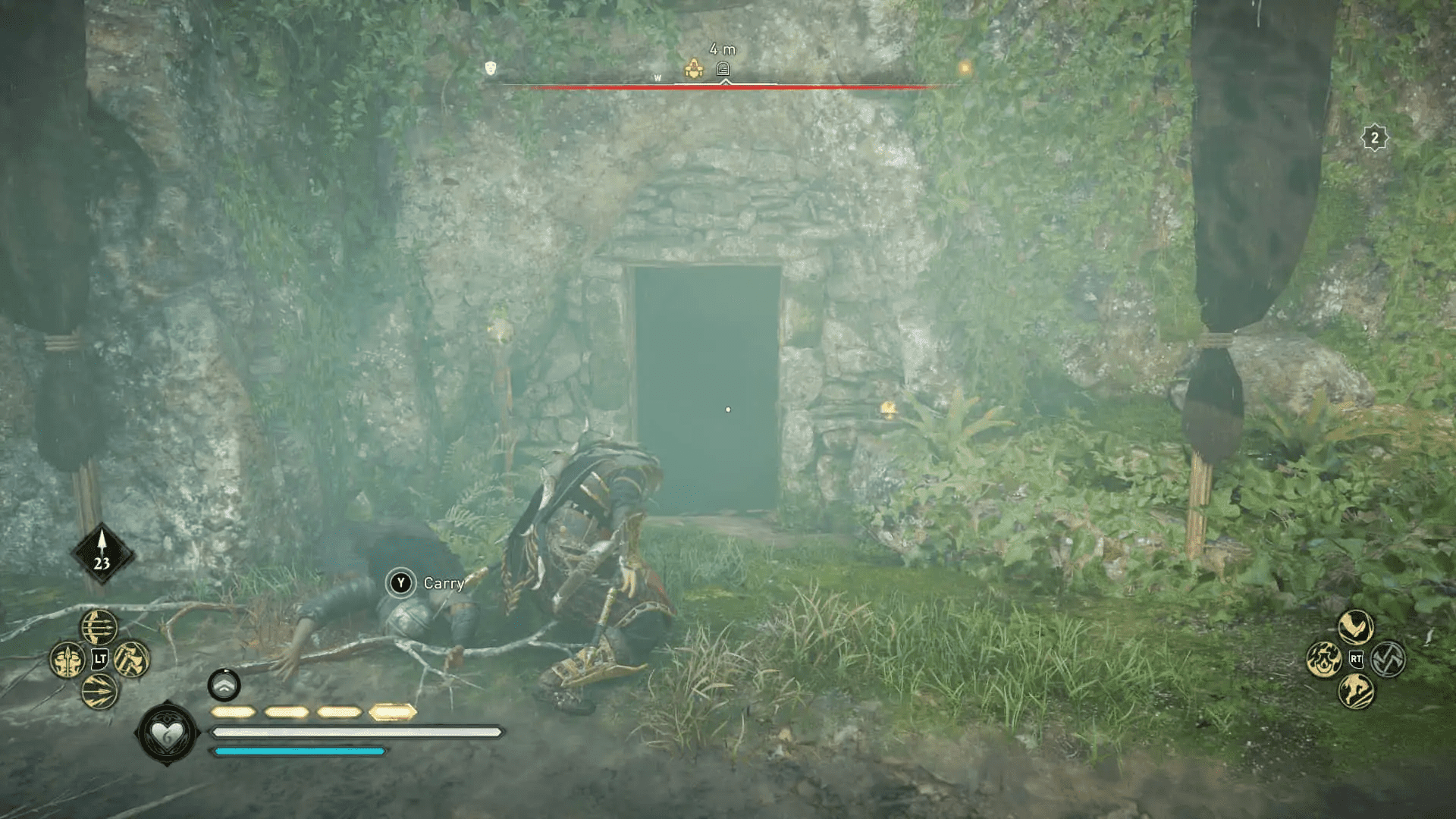Select the greyed rune ability right of RT
Viewport: 1456px width, 819px height.
pyautogui.click(x=1388, y=658)
